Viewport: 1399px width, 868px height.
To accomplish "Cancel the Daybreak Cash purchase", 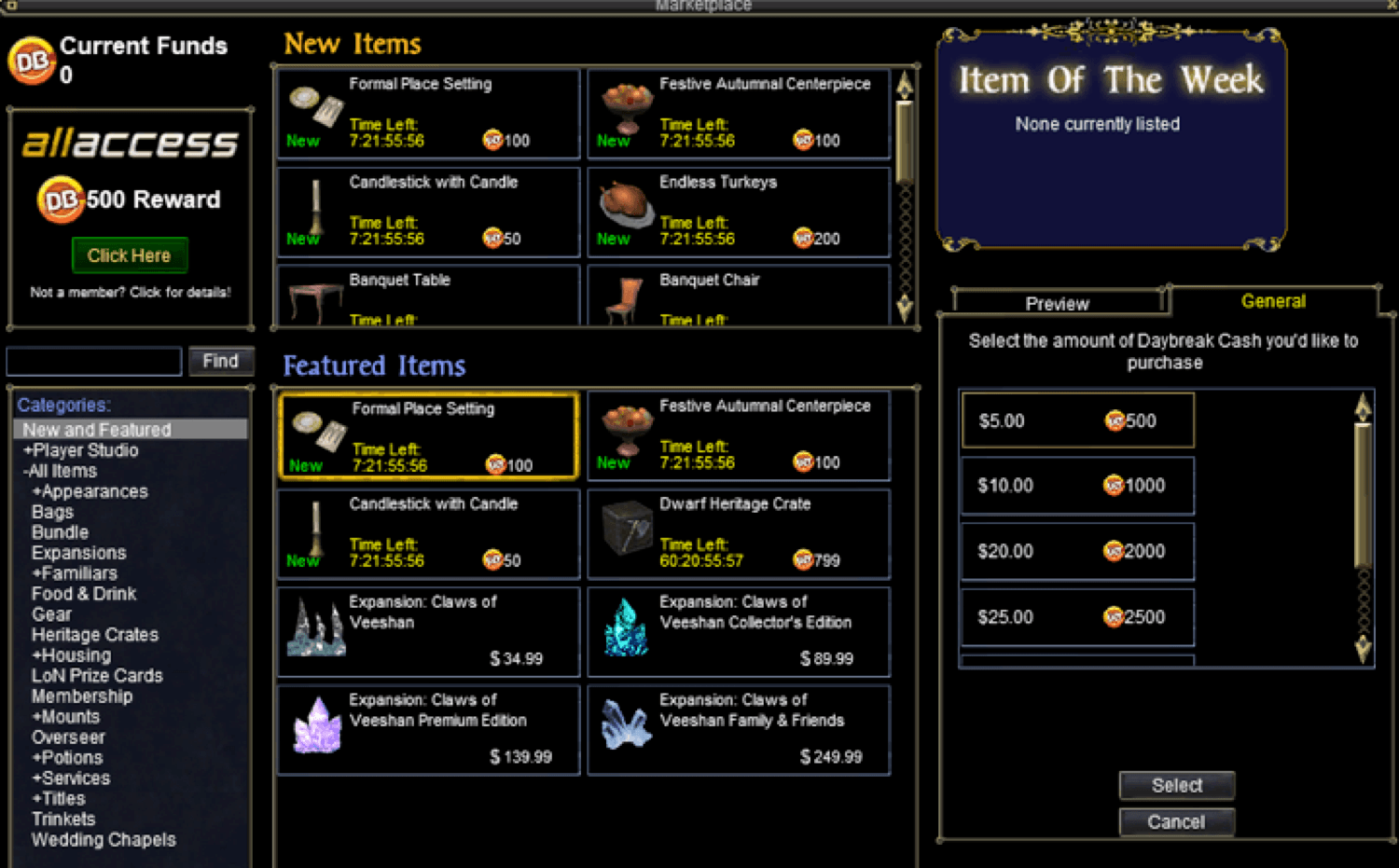I will click(1176, 821).
